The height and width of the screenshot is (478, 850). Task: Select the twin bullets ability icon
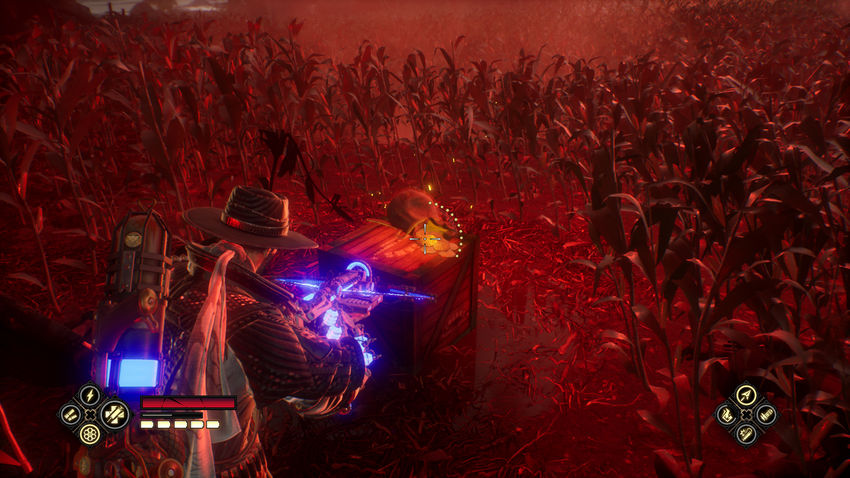click(69, 414)
